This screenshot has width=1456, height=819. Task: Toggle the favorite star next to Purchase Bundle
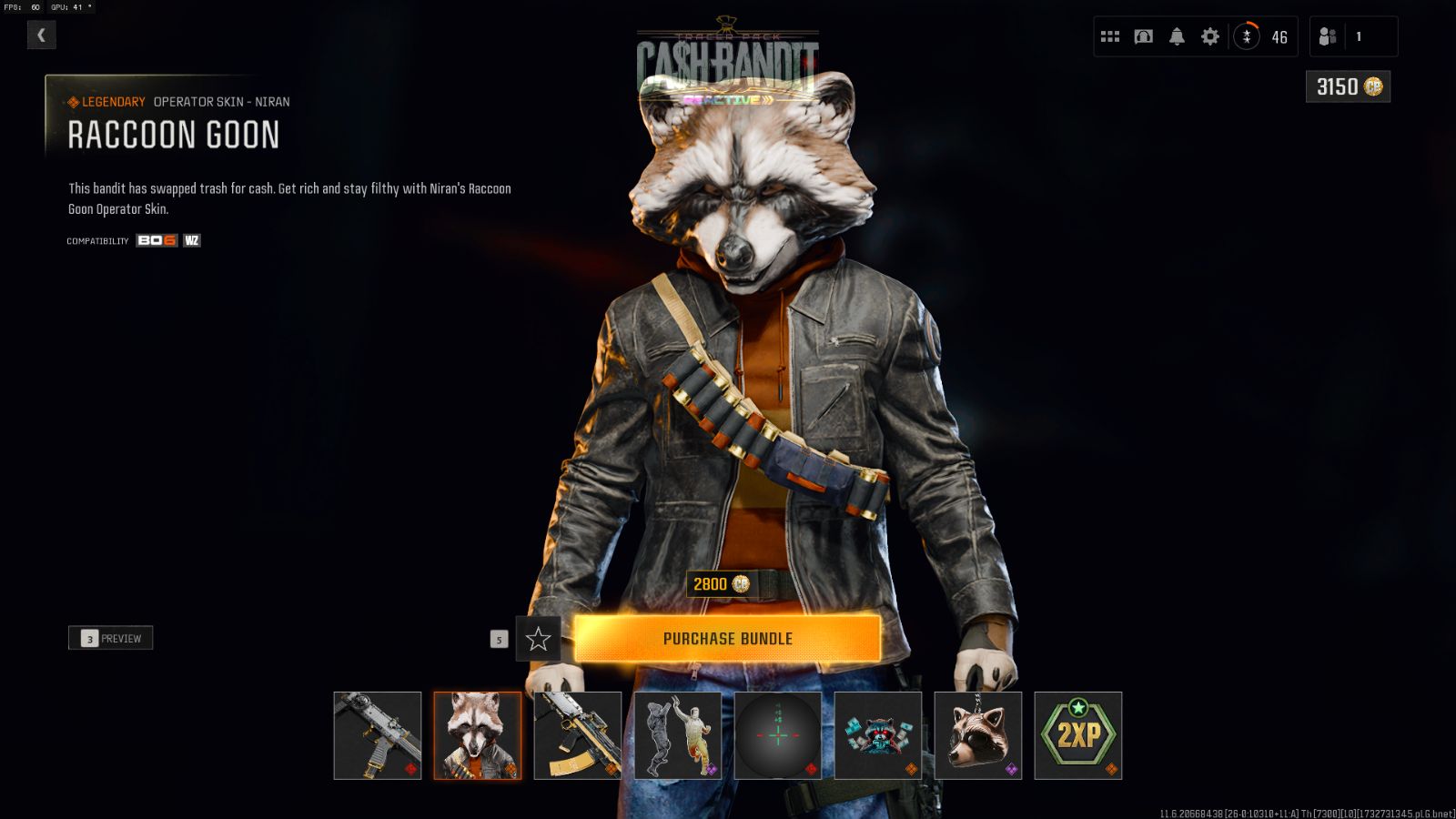click(541, 639)
